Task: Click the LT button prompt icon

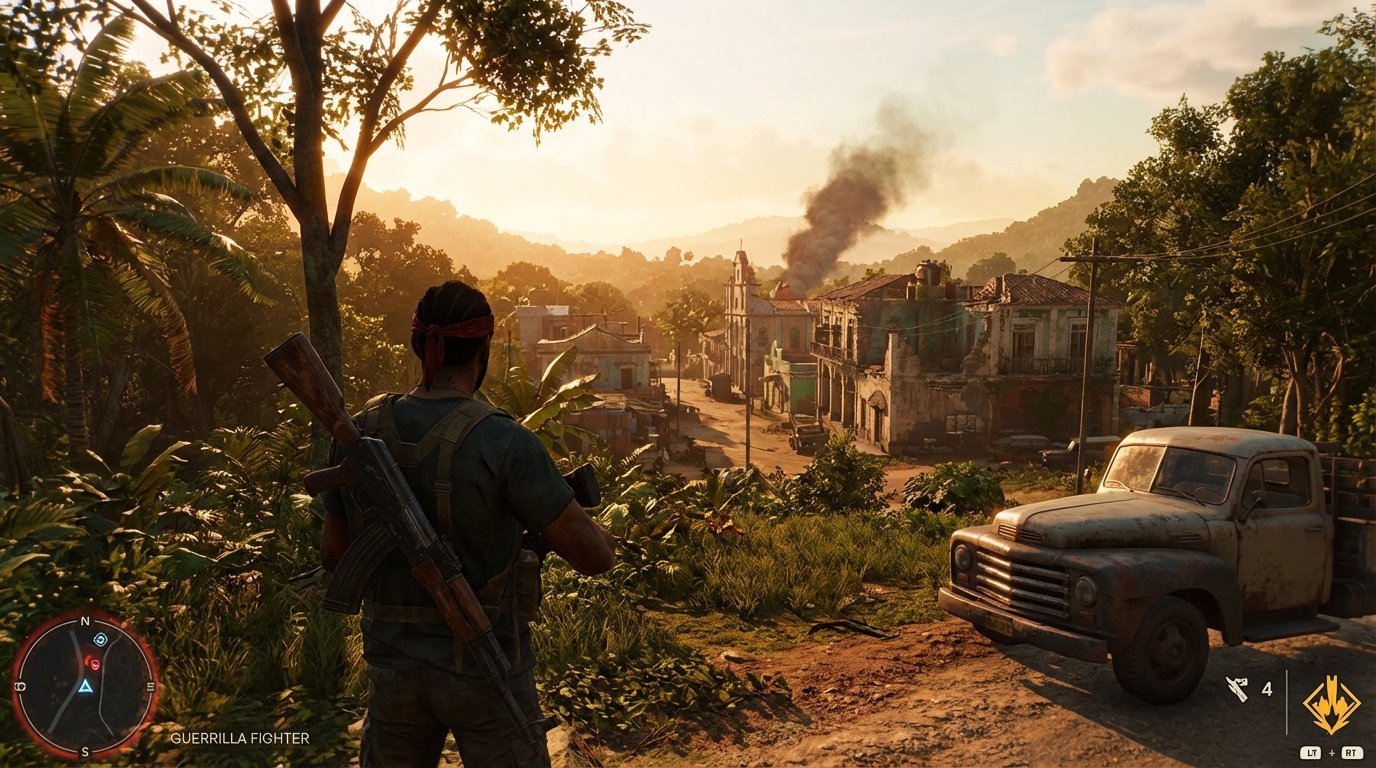Action: tap(1313, 753)
